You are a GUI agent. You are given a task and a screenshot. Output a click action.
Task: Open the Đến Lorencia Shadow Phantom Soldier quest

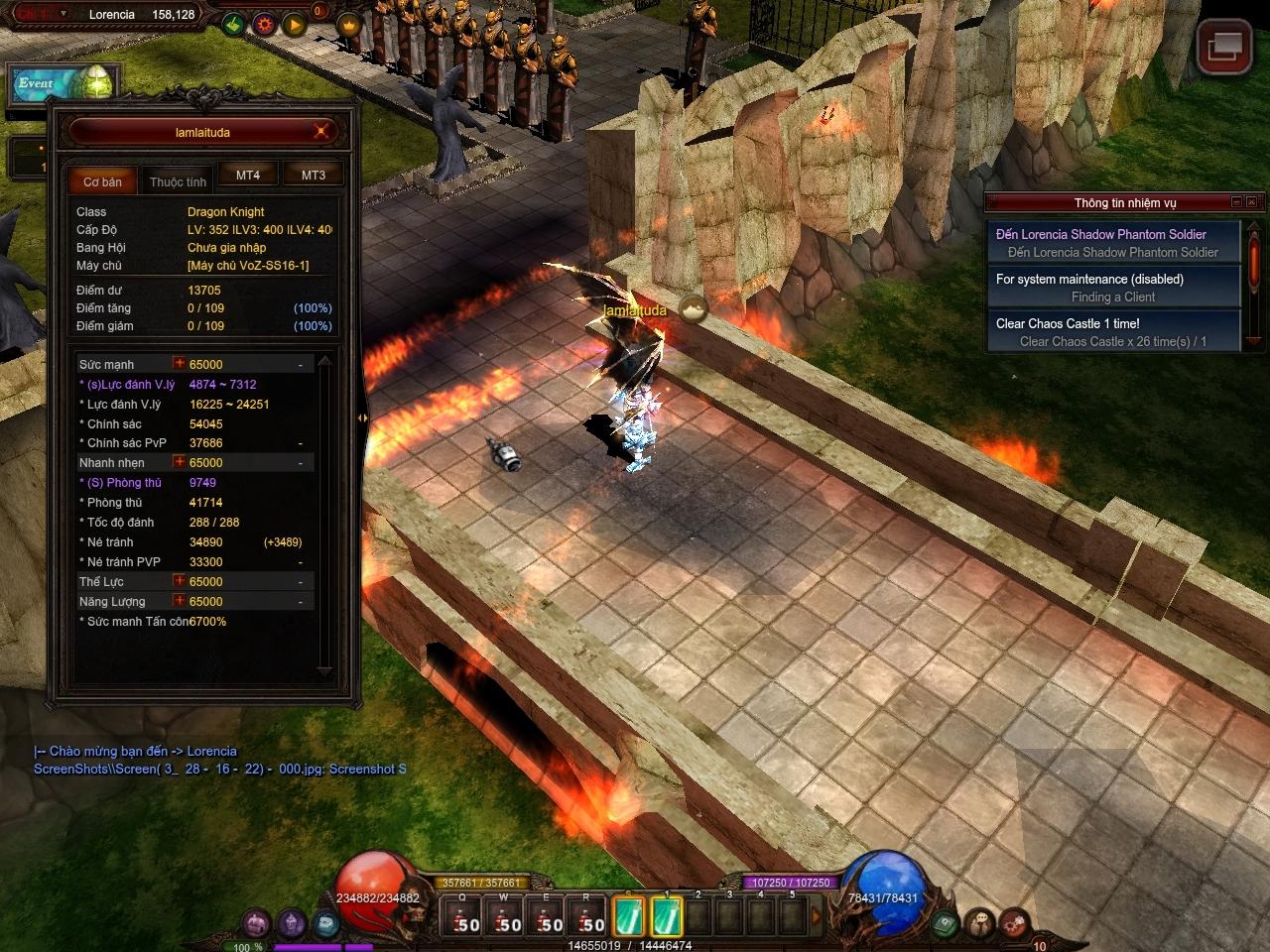[1113, 243]
